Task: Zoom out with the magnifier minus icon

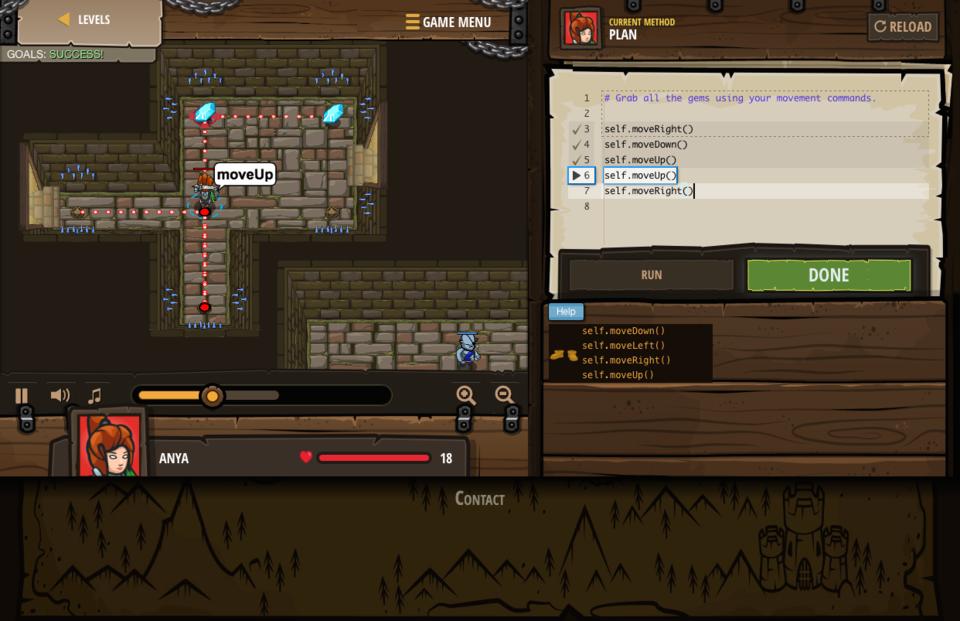Action: pyautogui.click(x=504, y=396)
